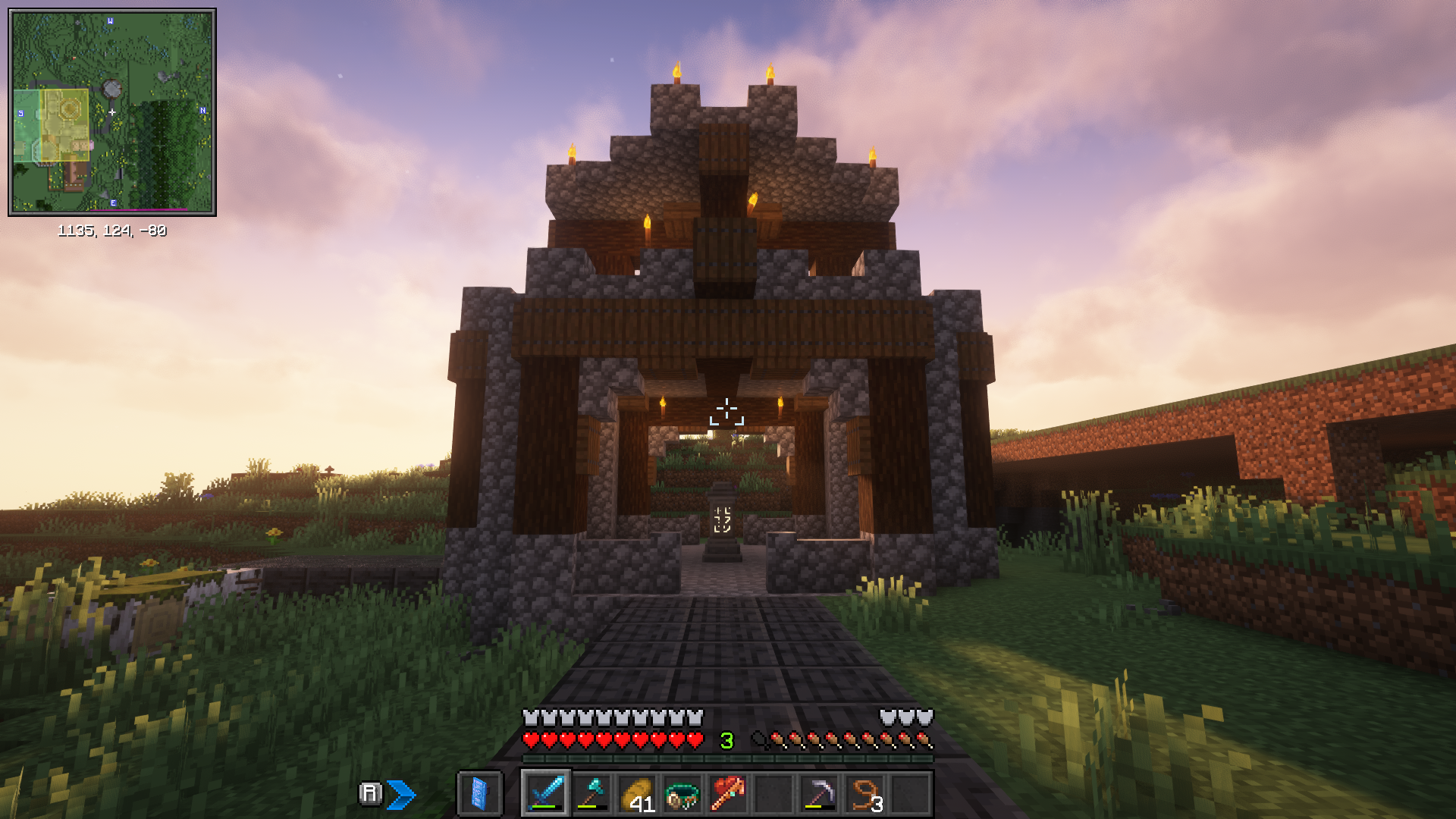This screenshot has width=1456, height=819.
Task: Switch to the pickaxe hotbar slot
Action: [x=819, y=794]
